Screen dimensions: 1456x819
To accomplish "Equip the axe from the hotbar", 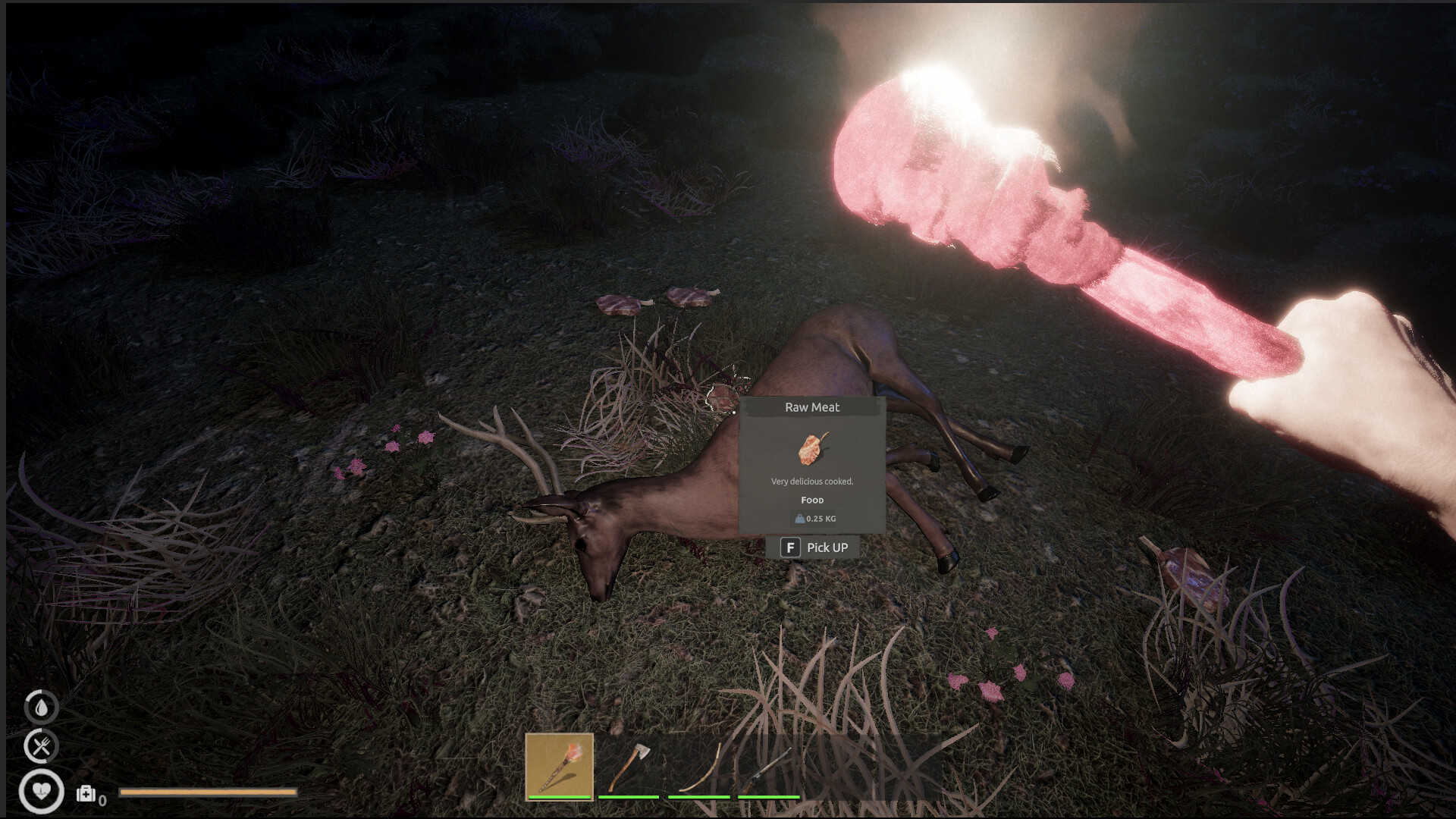I will click(629, 766).
